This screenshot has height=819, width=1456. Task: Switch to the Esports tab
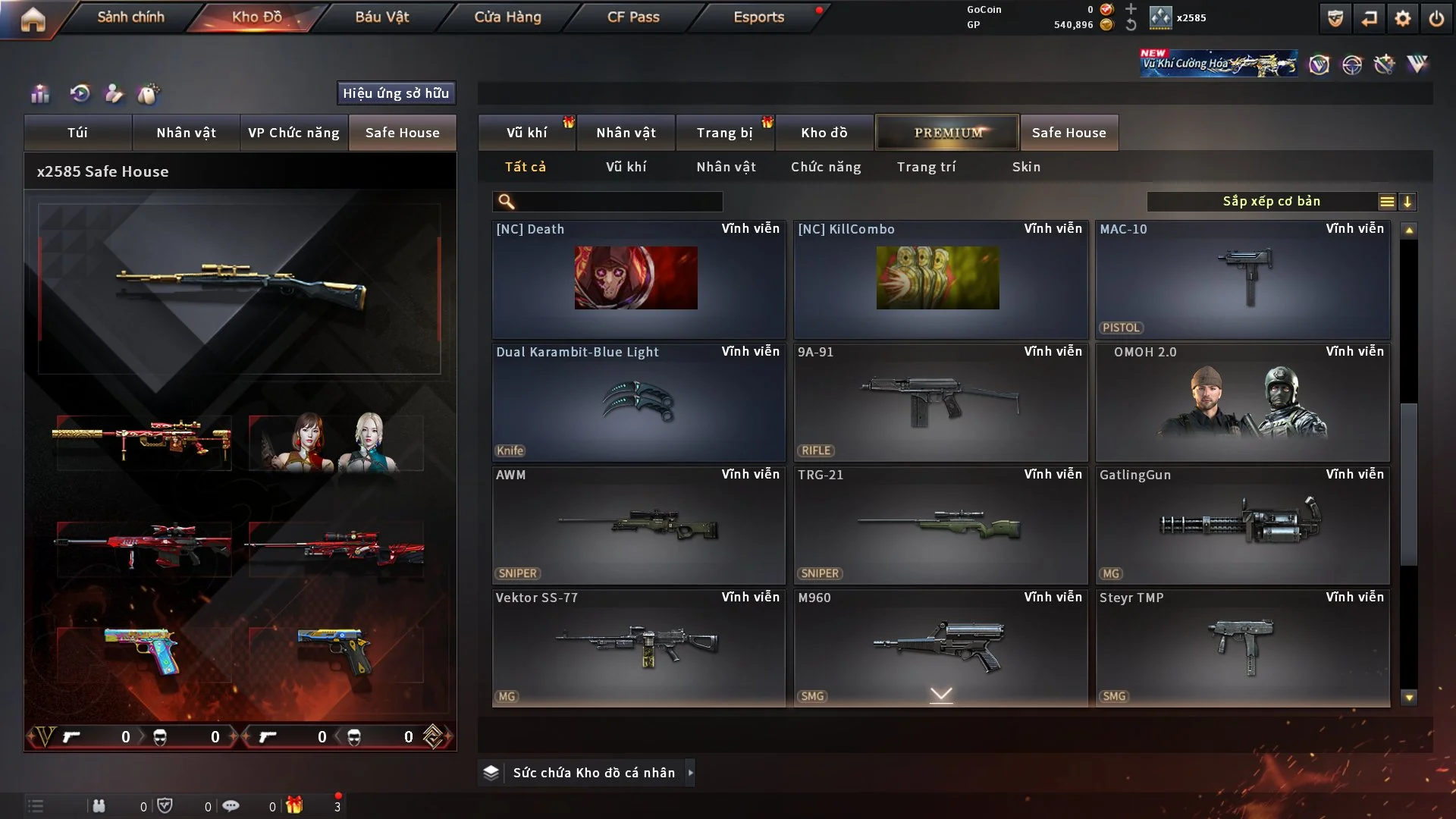pyautogui.click(x=758, y=17)
